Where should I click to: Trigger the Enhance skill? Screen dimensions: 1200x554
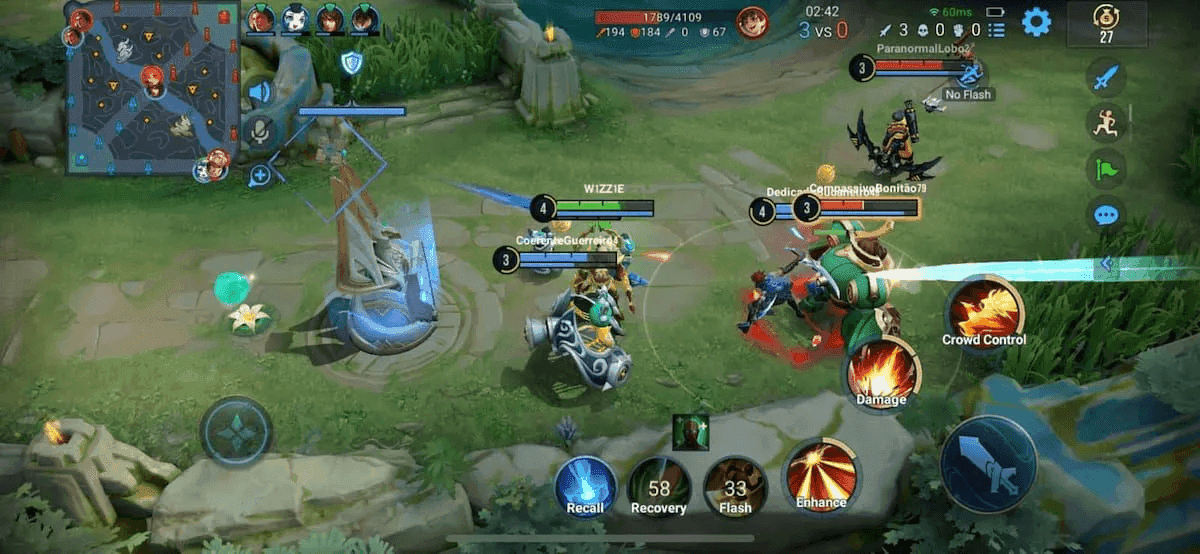821,475
